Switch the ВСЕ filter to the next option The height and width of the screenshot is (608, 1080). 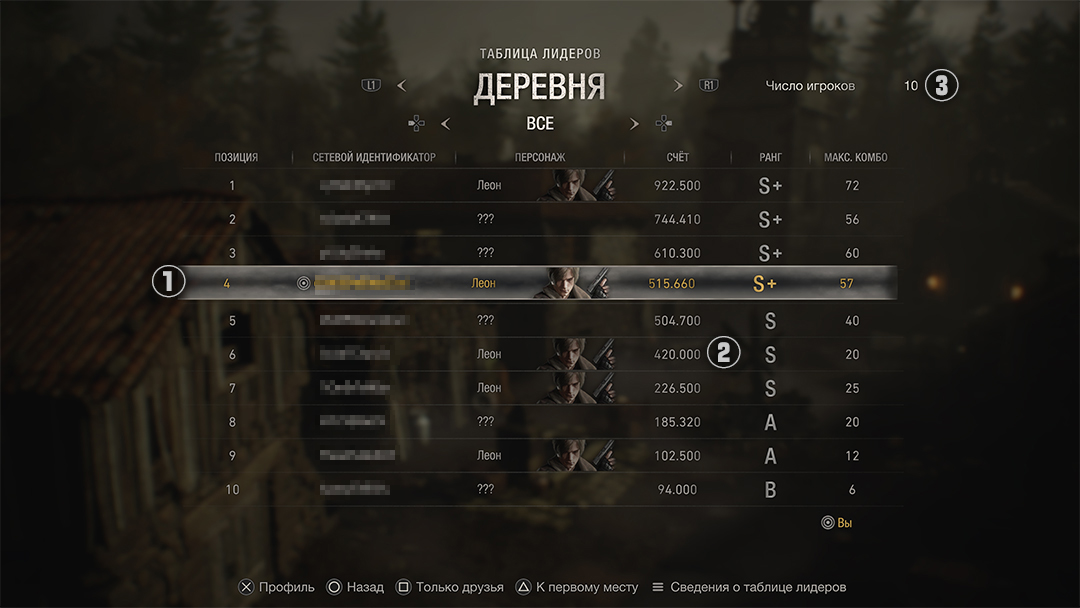[634, 124]
